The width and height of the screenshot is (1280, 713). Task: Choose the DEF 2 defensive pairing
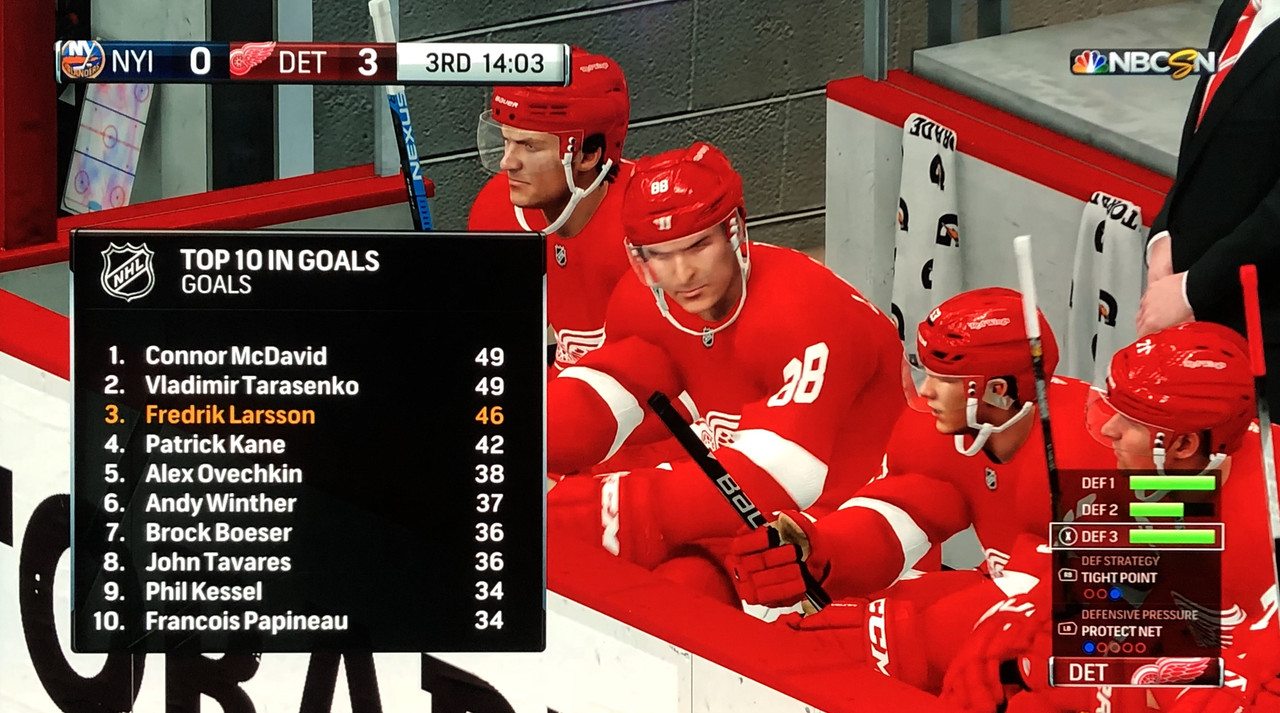tap(1136, 510)
